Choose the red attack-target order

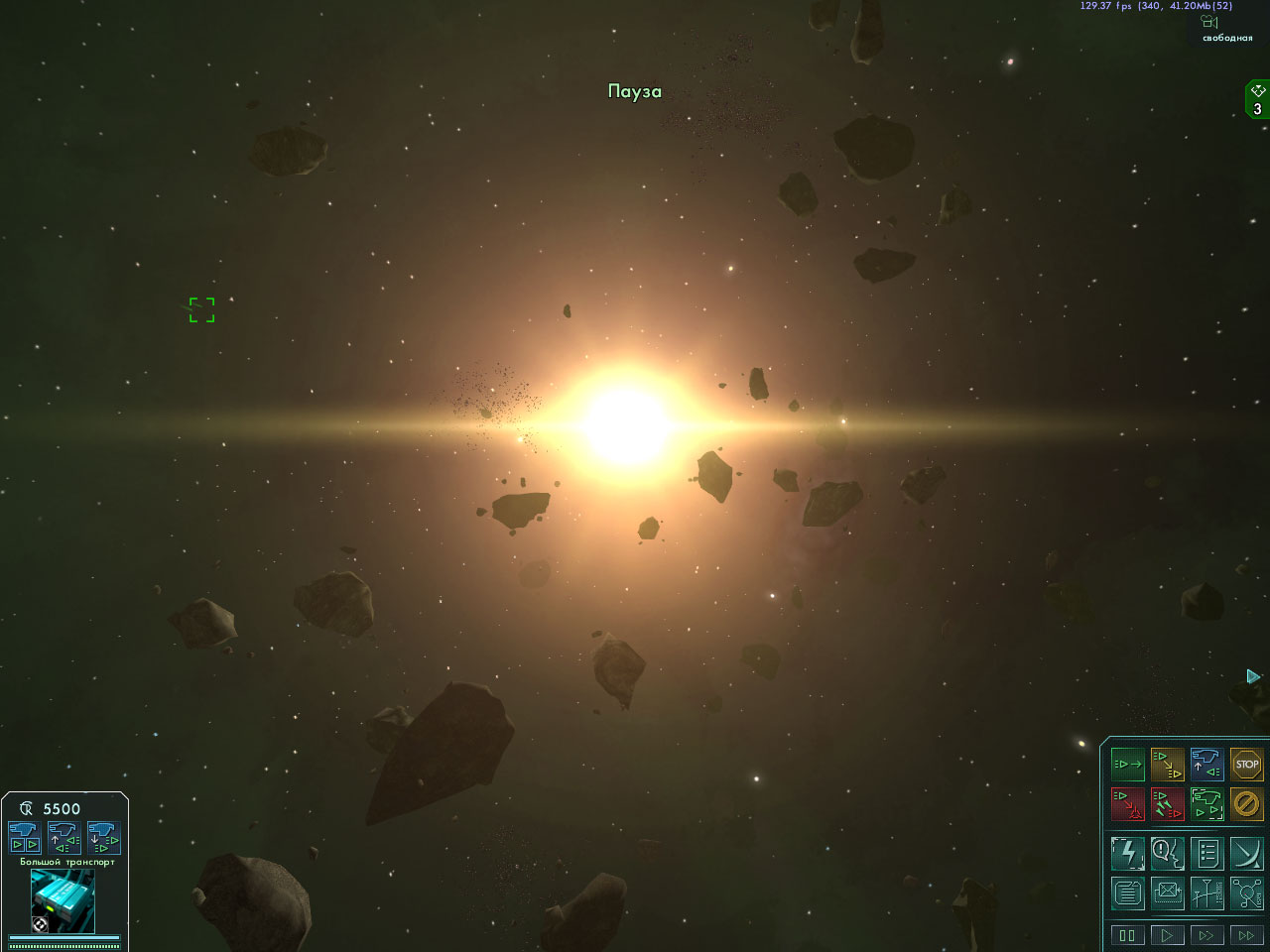click(1127, 803)
